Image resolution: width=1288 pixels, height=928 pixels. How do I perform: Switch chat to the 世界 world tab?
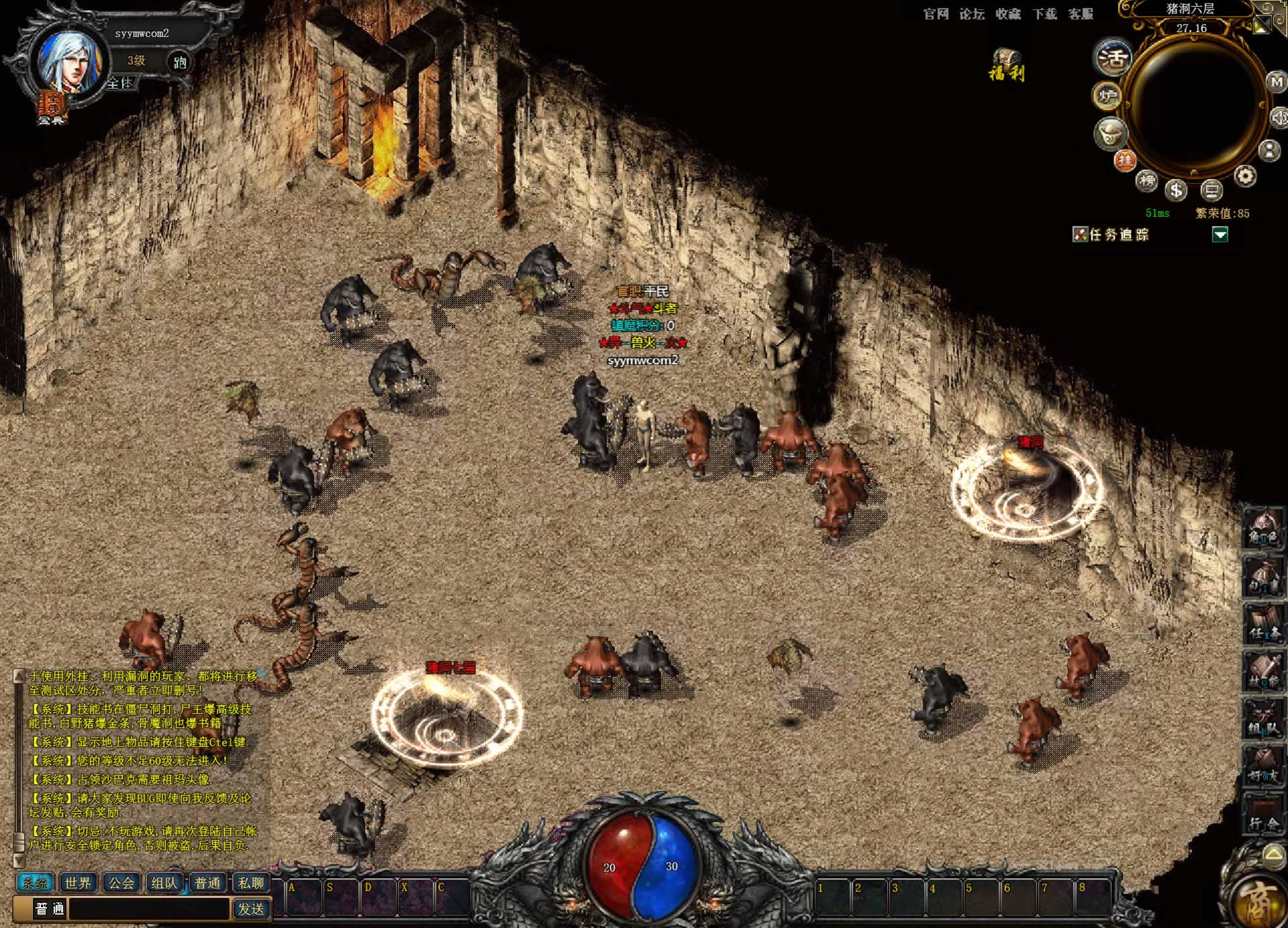(x=78, y=883)
